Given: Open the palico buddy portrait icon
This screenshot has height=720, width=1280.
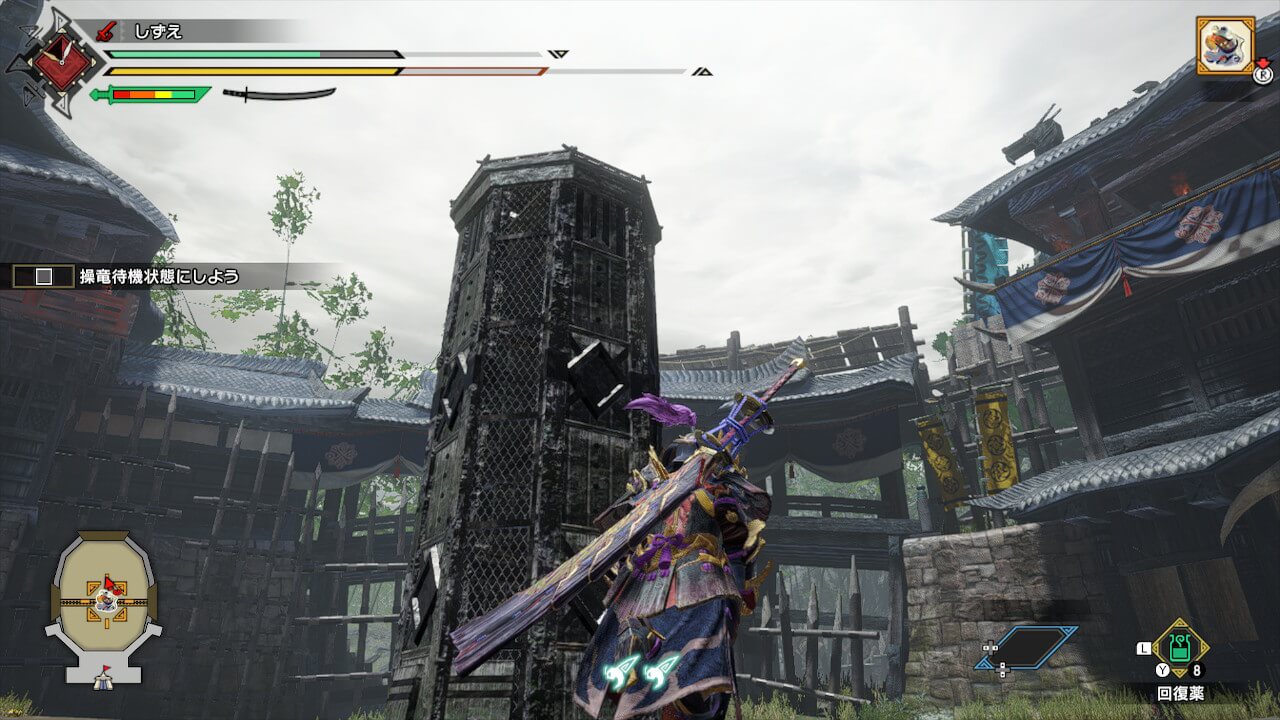Looking at the screenshot, I should coord(1225,45).
